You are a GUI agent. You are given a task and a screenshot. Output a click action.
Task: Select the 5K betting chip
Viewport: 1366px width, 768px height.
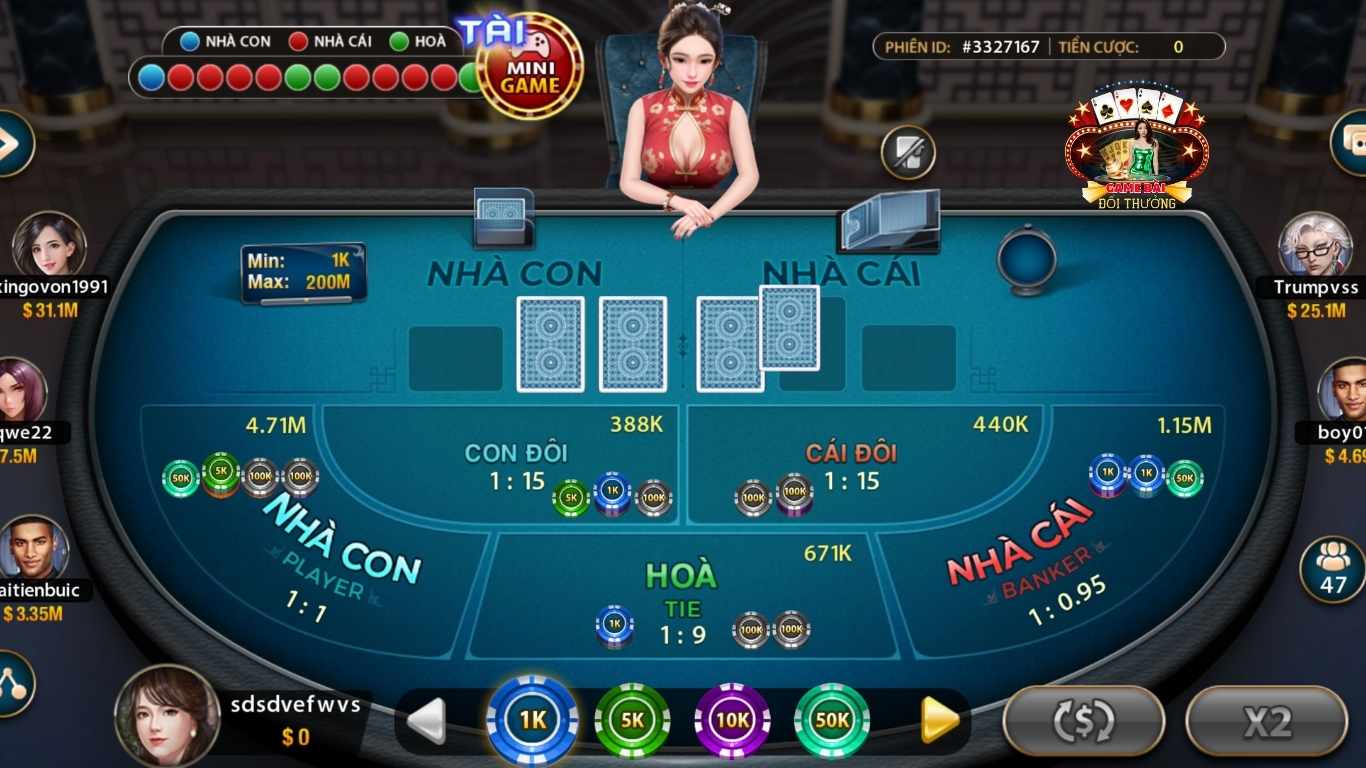pos(631,719)
